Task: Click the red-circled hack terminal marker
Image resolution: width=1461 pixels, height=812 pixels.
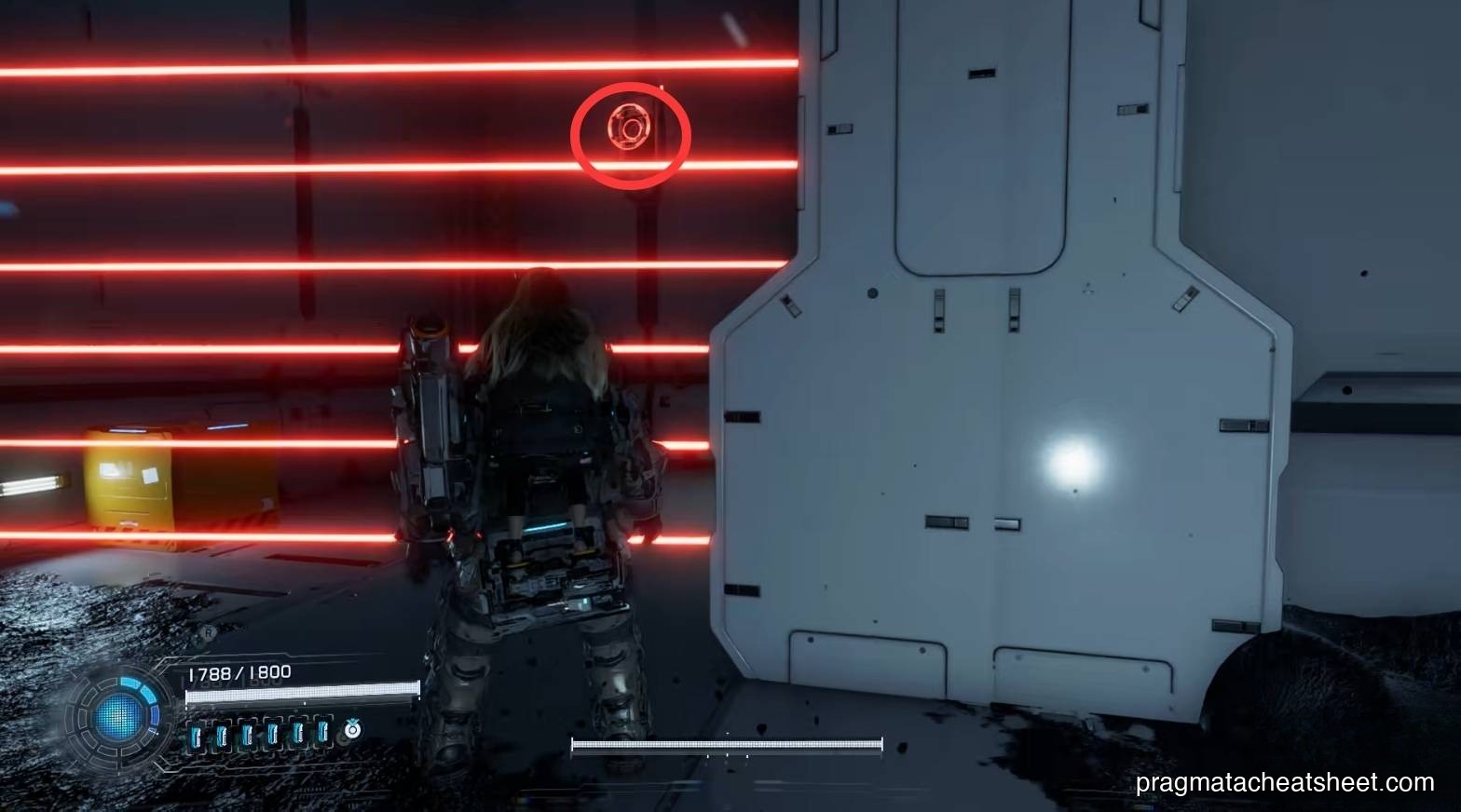Action: (x=630, y=133)
